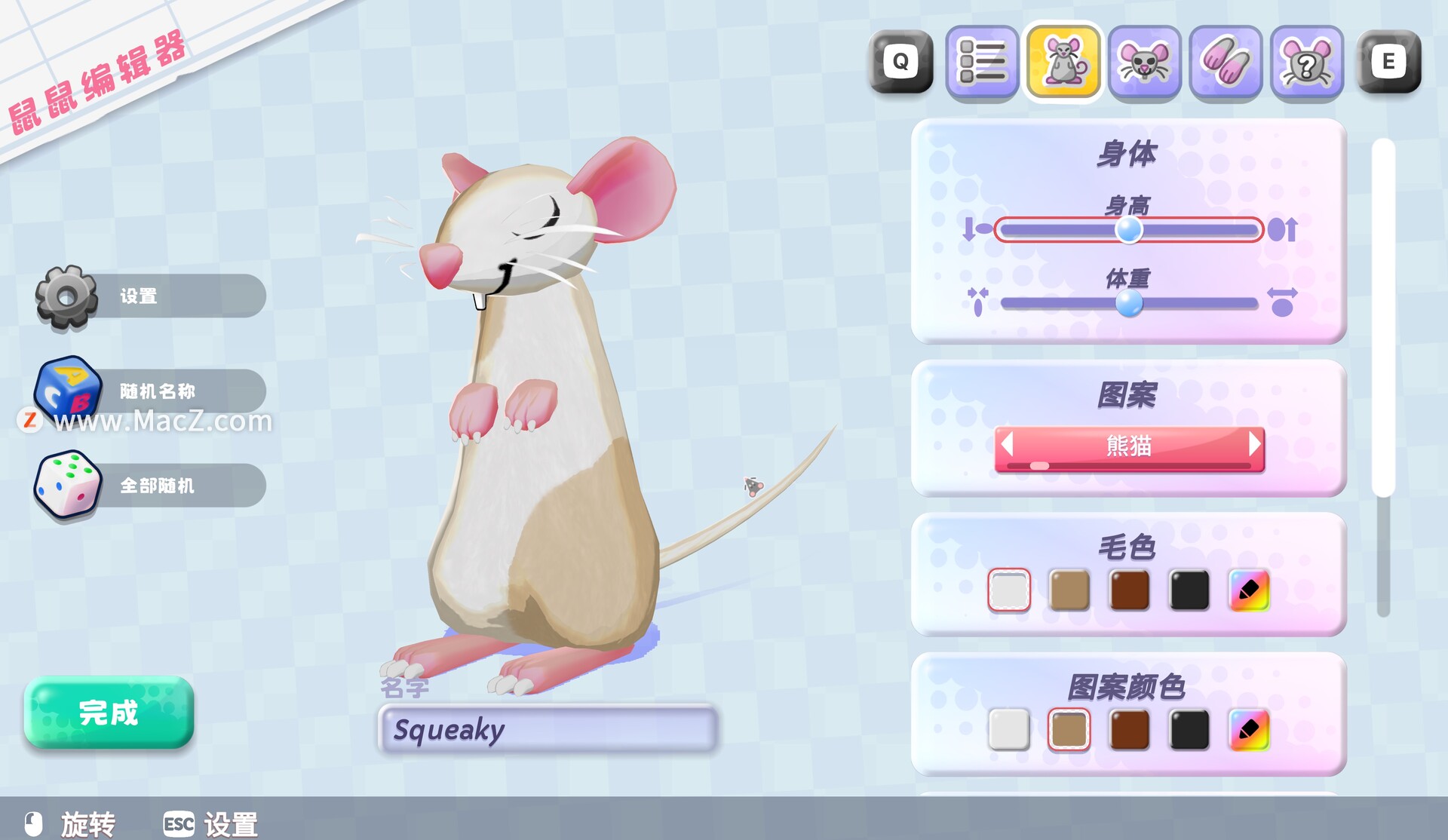Switch to the list overview tab
The height and width of the screenshot is (840, 1448).
[x=981, y=62]
